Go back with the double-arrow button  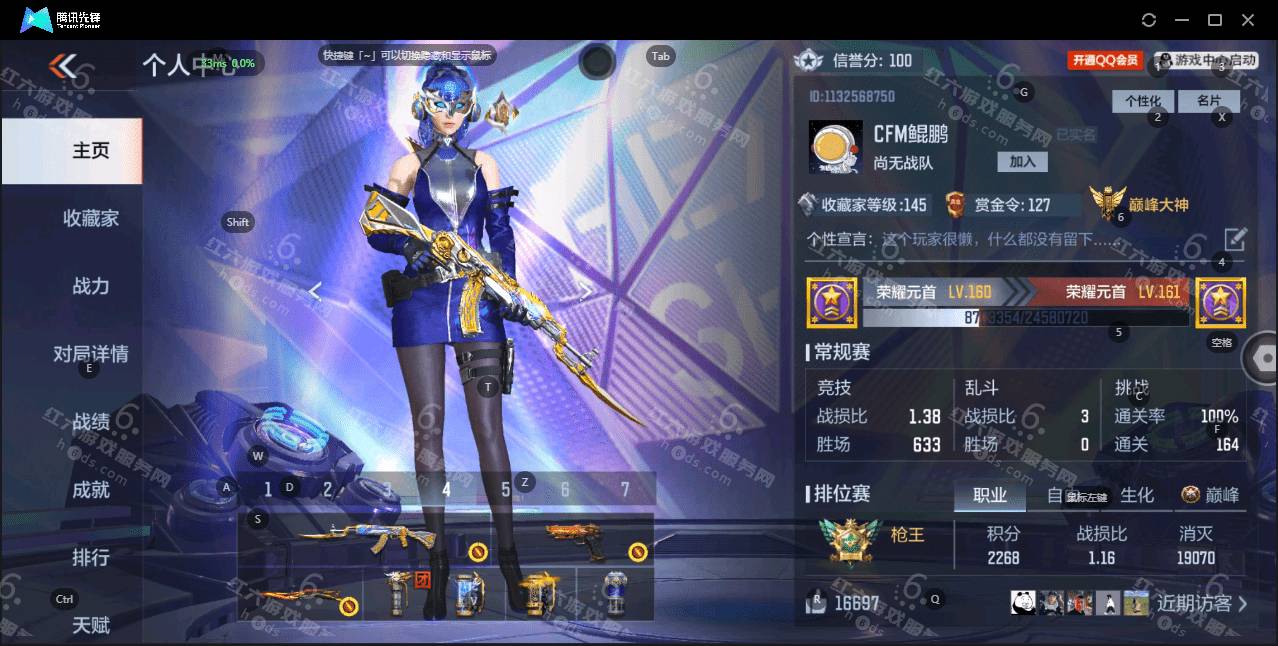point(63,67)
